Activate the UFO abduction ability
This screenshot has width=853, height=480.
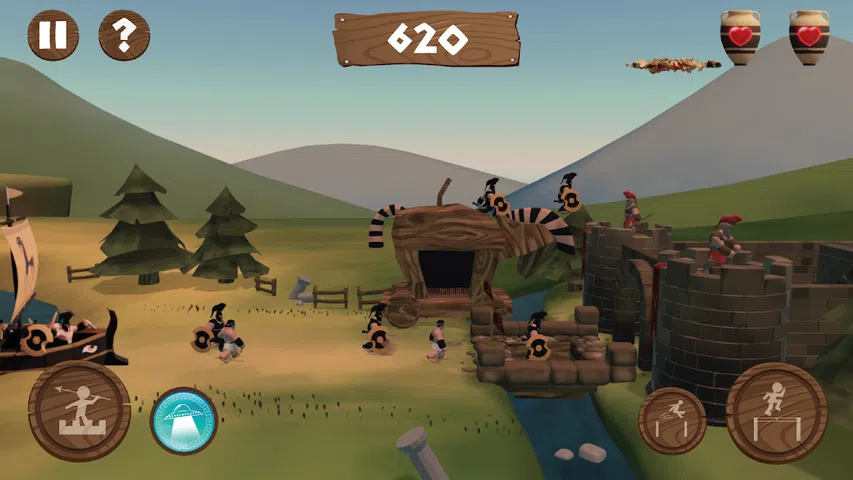click(x=183, y=420)
